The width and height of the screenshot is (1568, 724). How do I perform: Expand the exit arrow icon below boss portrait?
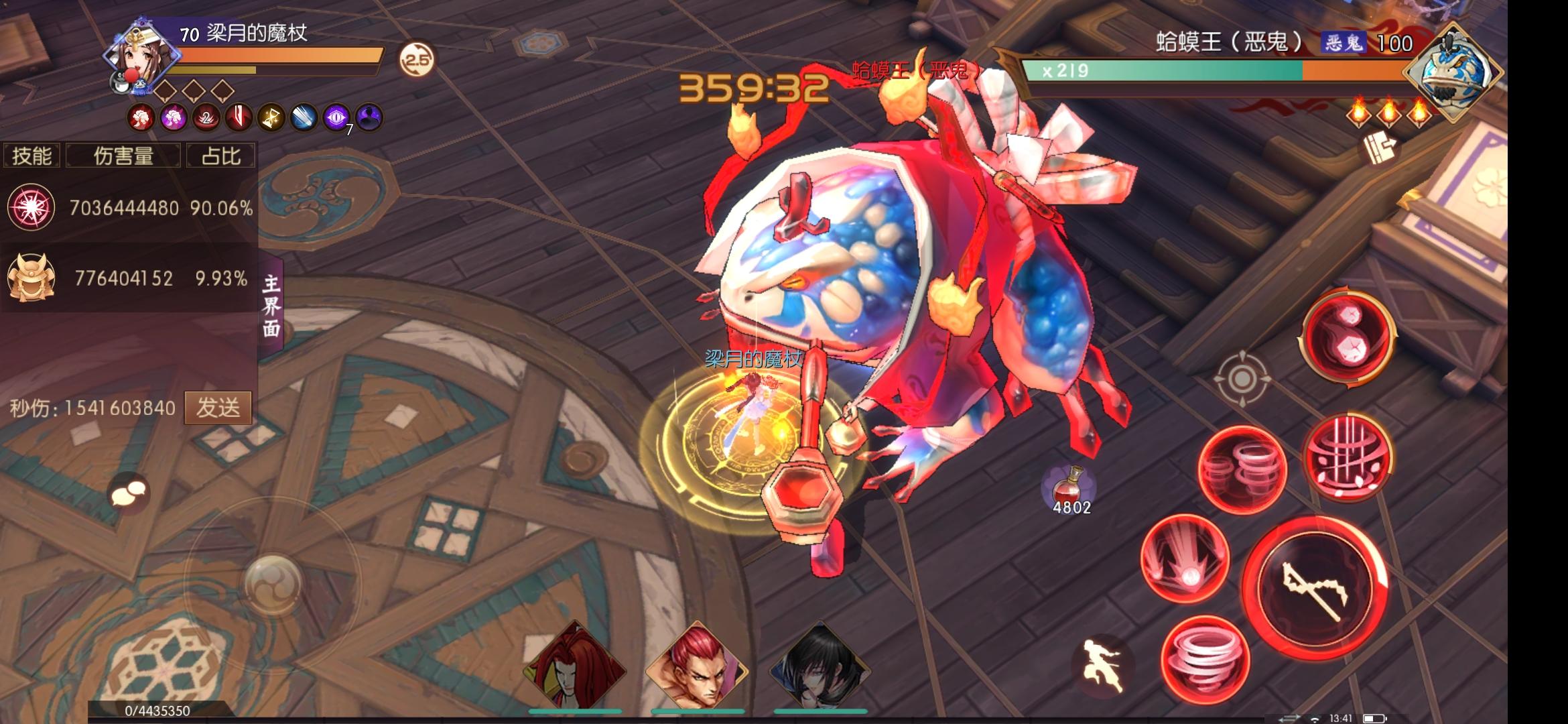pyautogui.click(x=1378, y=148)
